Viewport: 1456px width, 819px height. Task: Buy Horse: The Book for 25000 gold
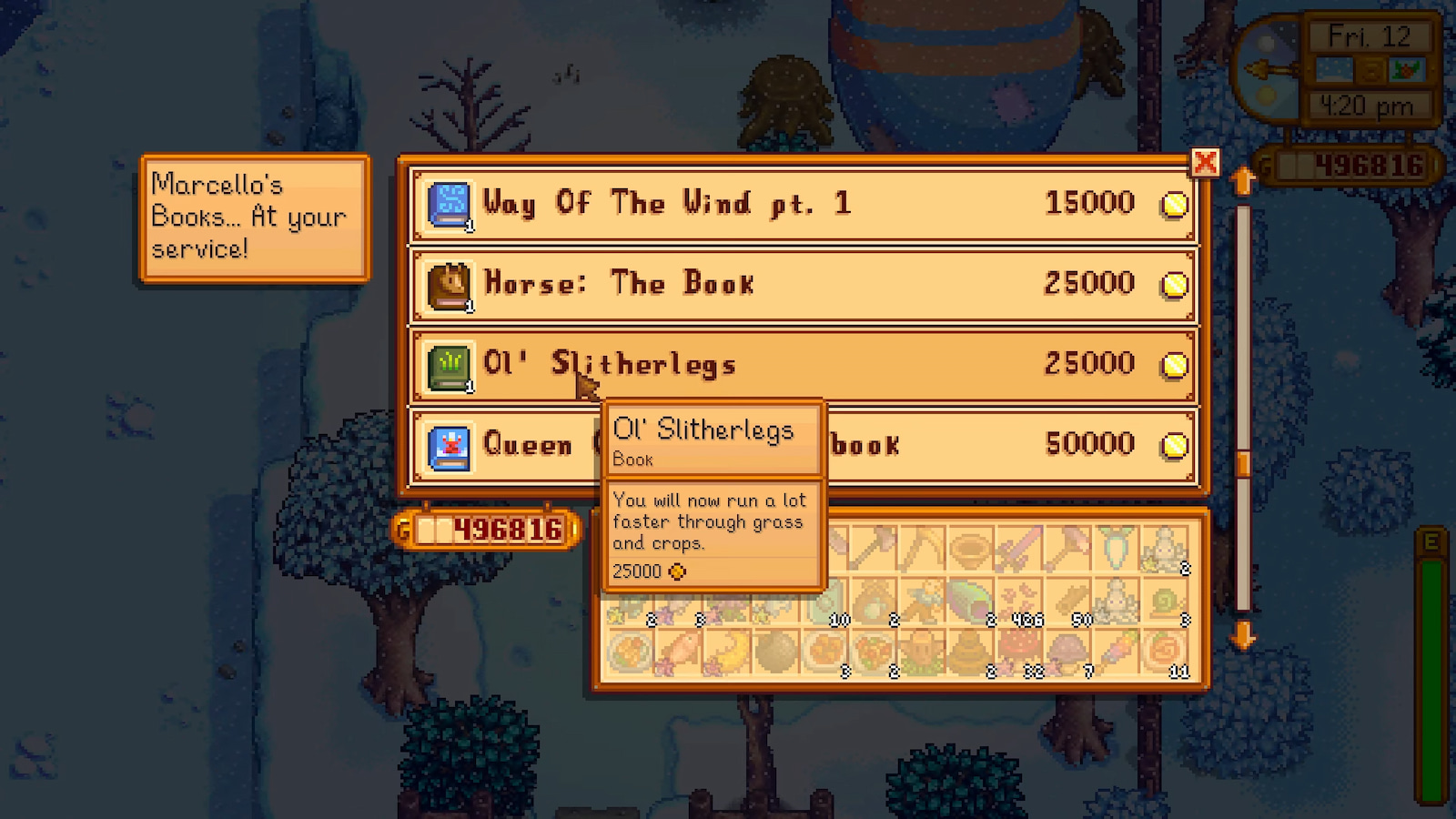[801, 283]
